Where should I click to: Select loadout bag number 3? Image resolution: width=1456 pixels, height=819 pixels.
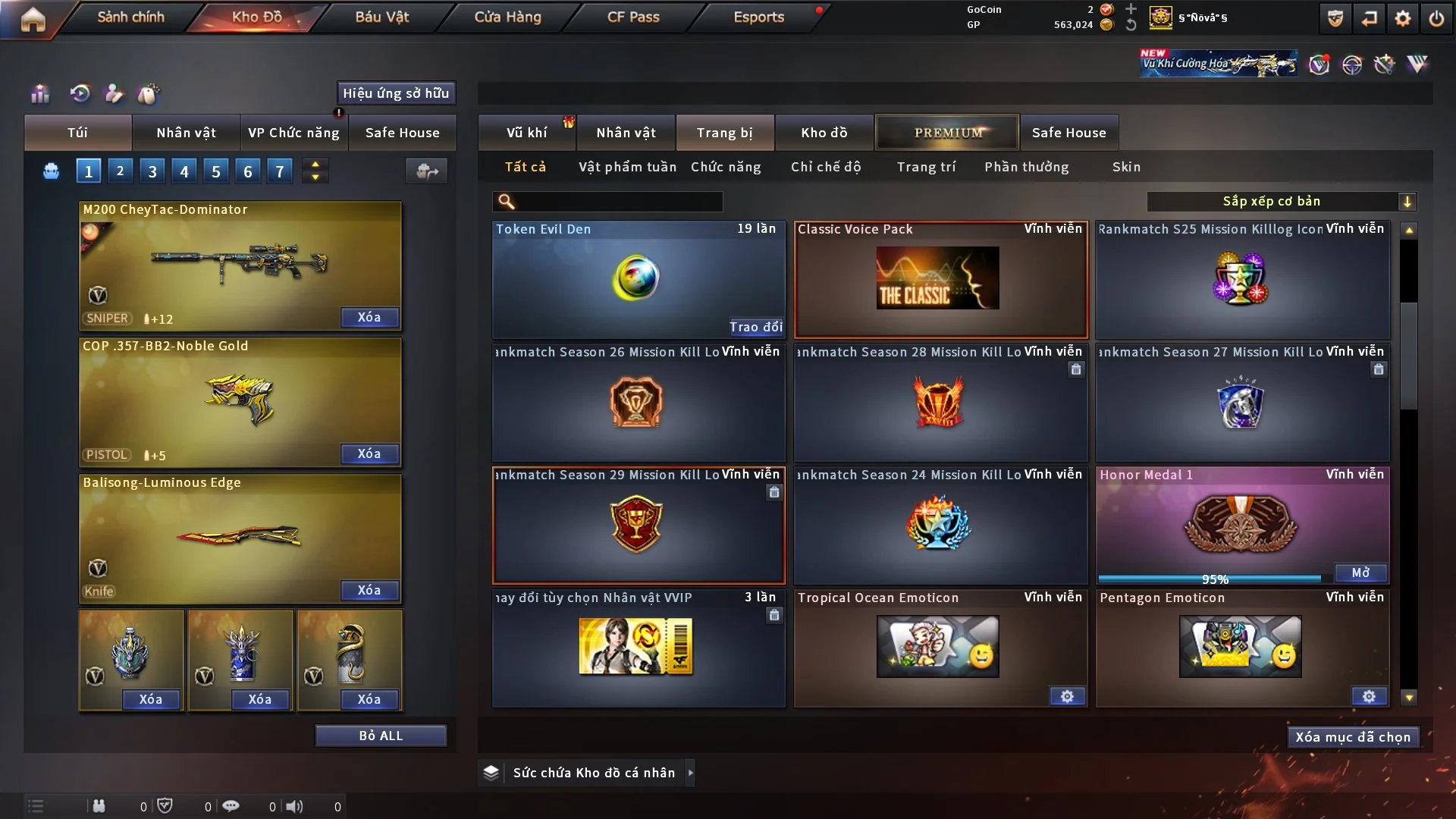[x=152, y=171]
